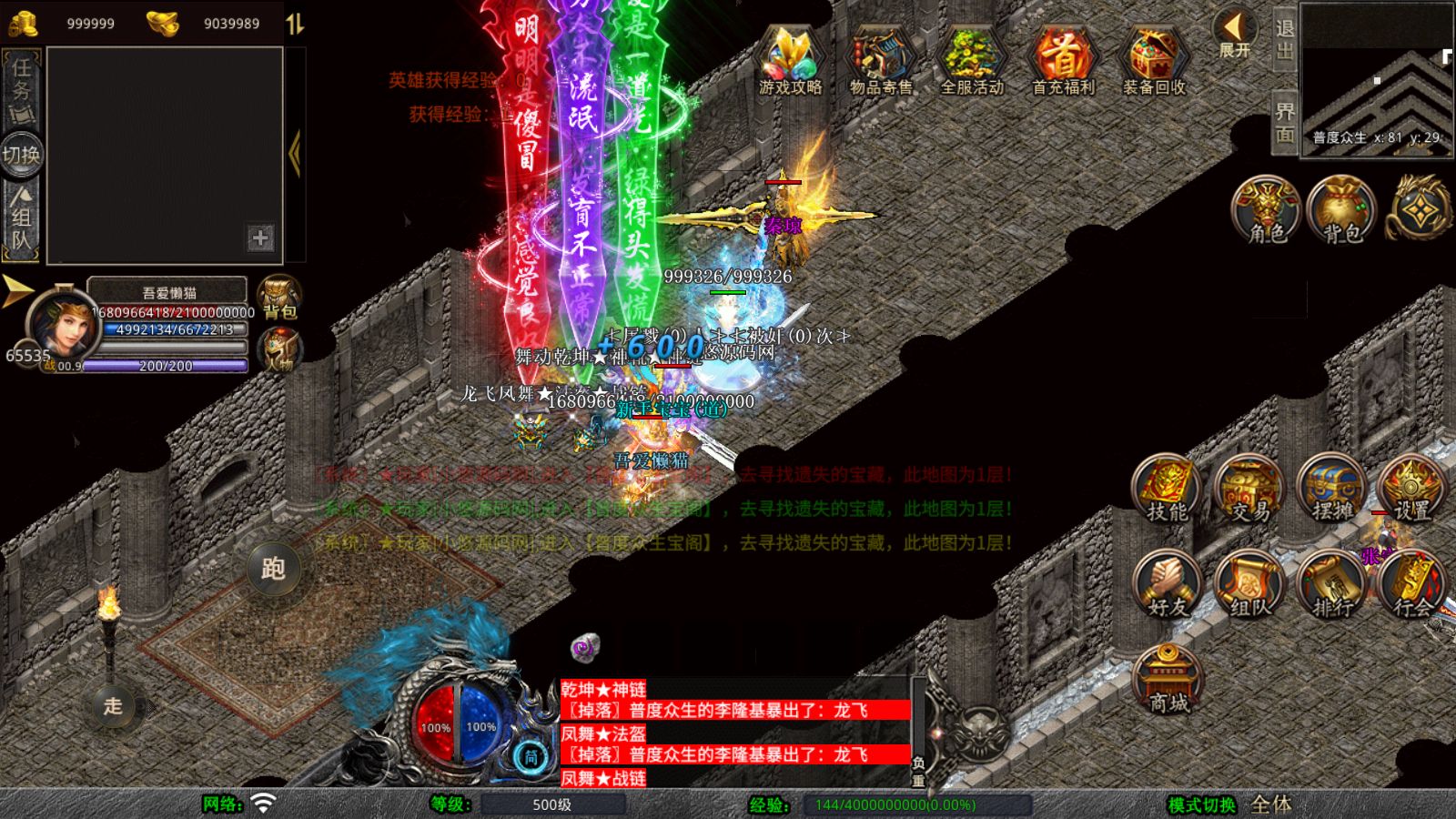Open the 设置 settings menu
Image resolution: width=1456 pixels, height=819 pixels.
(1411, 490)
